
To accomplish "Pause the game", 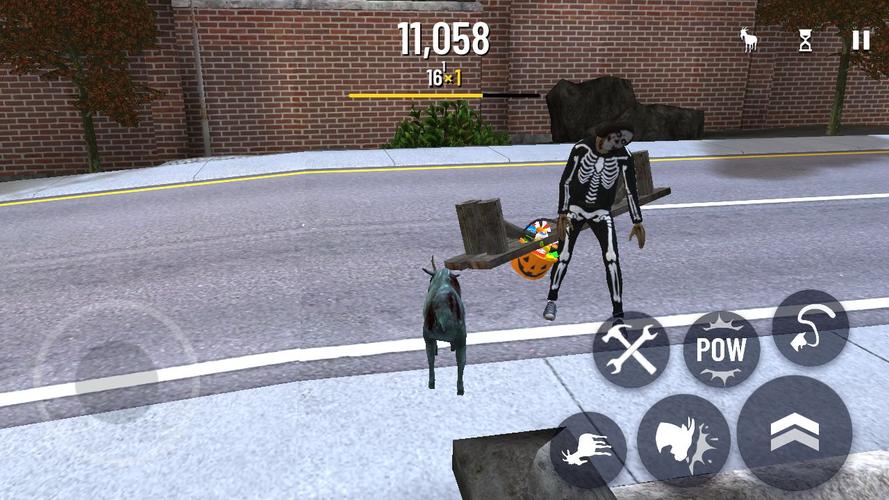I will pyautogui.click(x=860, y=40).
